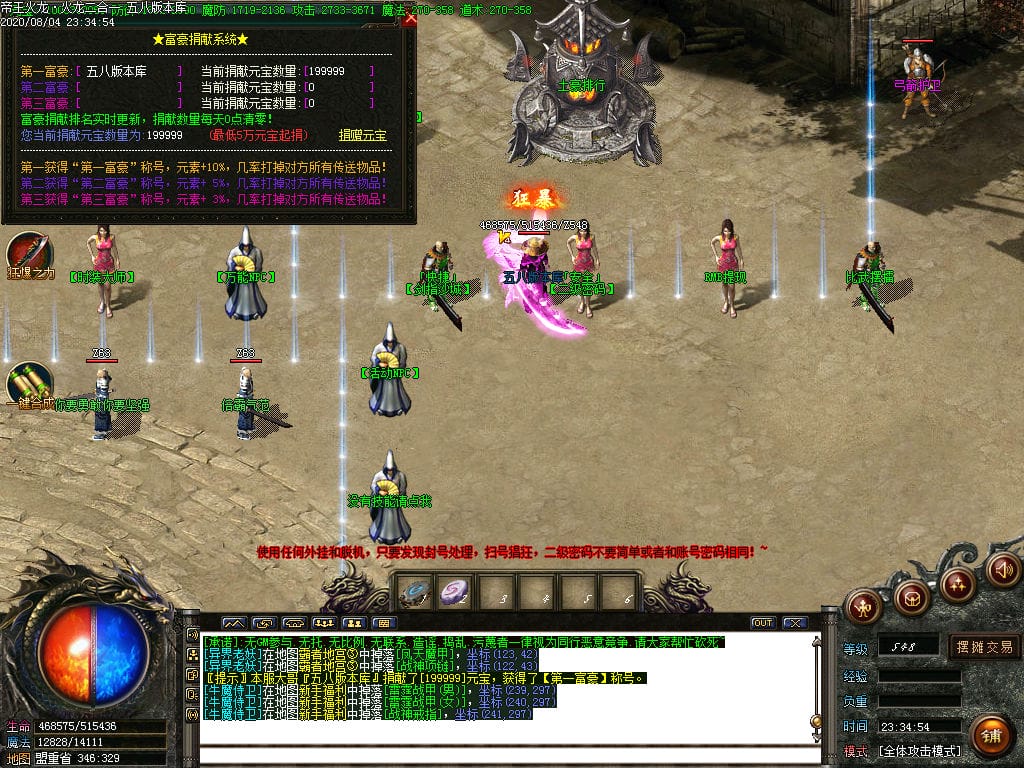The image size is (1024, 768).
Task: Activate the 狂暴之力 sword icon
Action: pyautogui.click(x=29, y=254)
